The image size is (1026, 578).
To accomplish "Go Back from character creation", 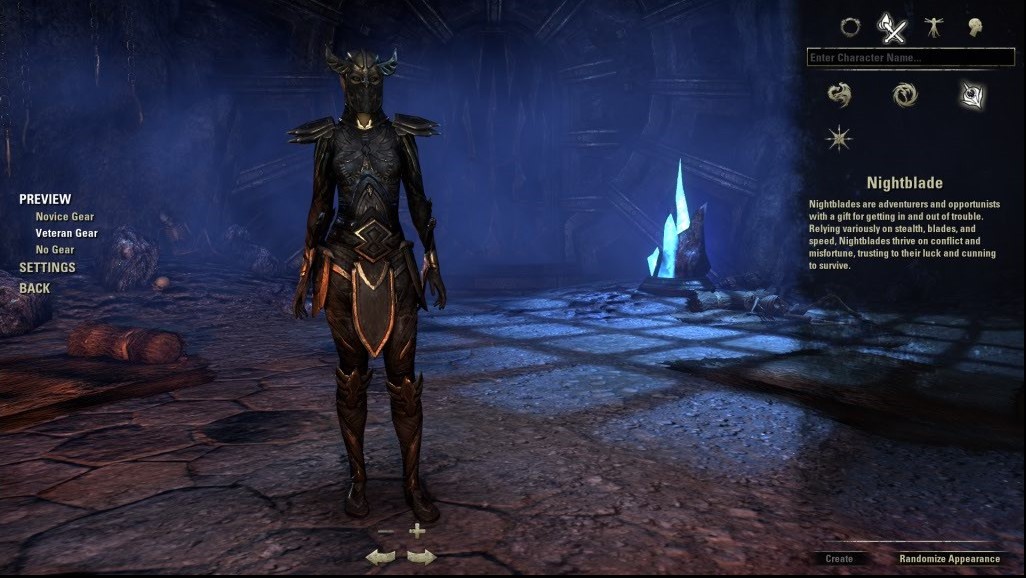I will pyautogui.click(x=34, y=288).
